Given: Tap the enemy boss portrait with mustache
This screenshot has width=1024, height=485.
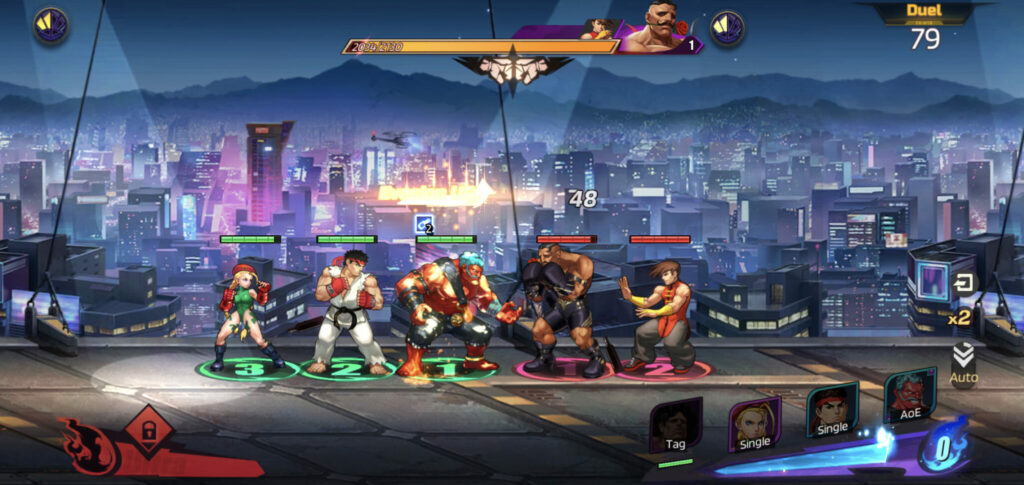Looking at the screenshot, I should click(656, 31).
